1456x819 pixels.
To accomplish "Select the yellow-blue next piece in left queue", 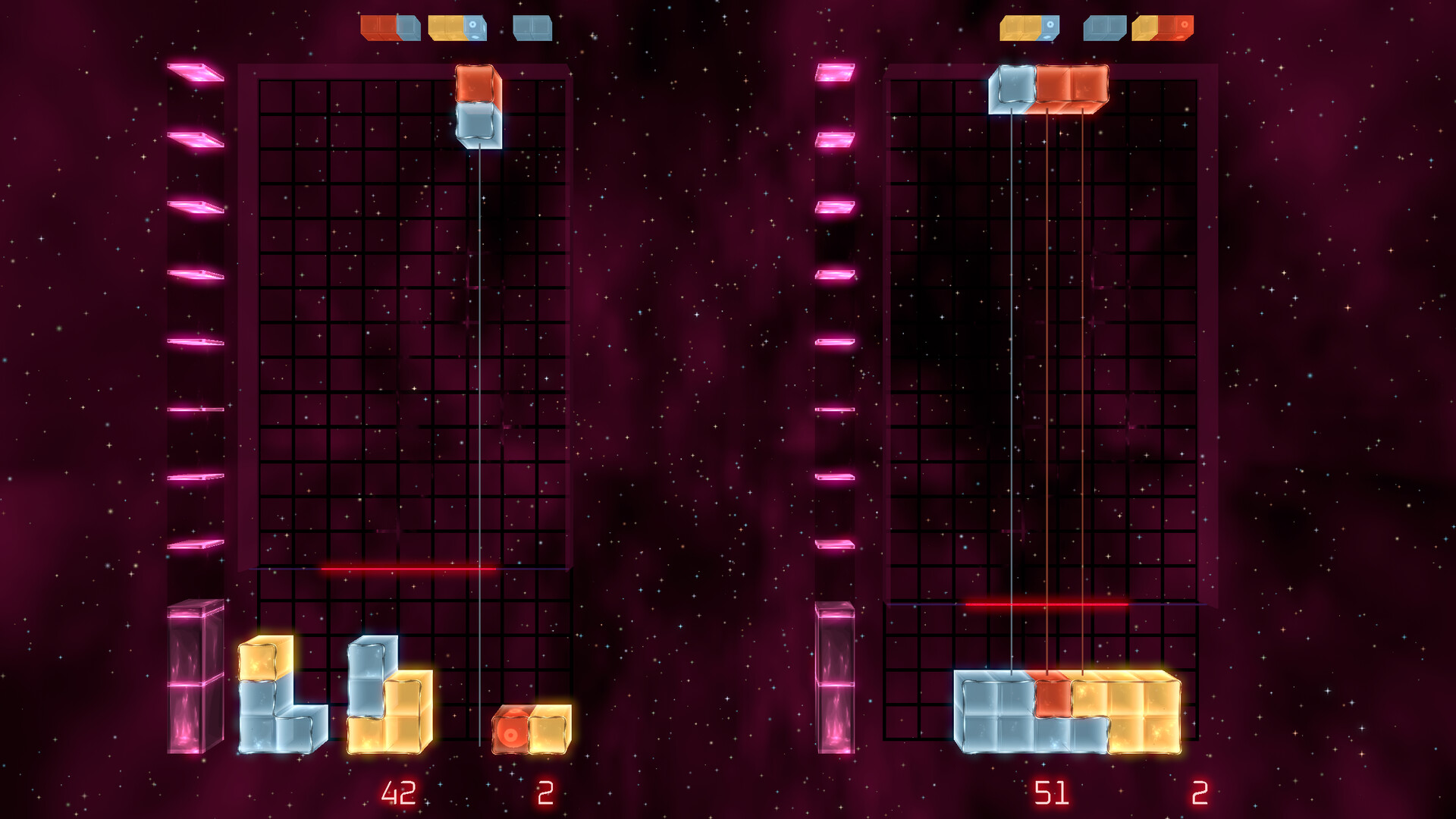I will [x=457, y=27].
